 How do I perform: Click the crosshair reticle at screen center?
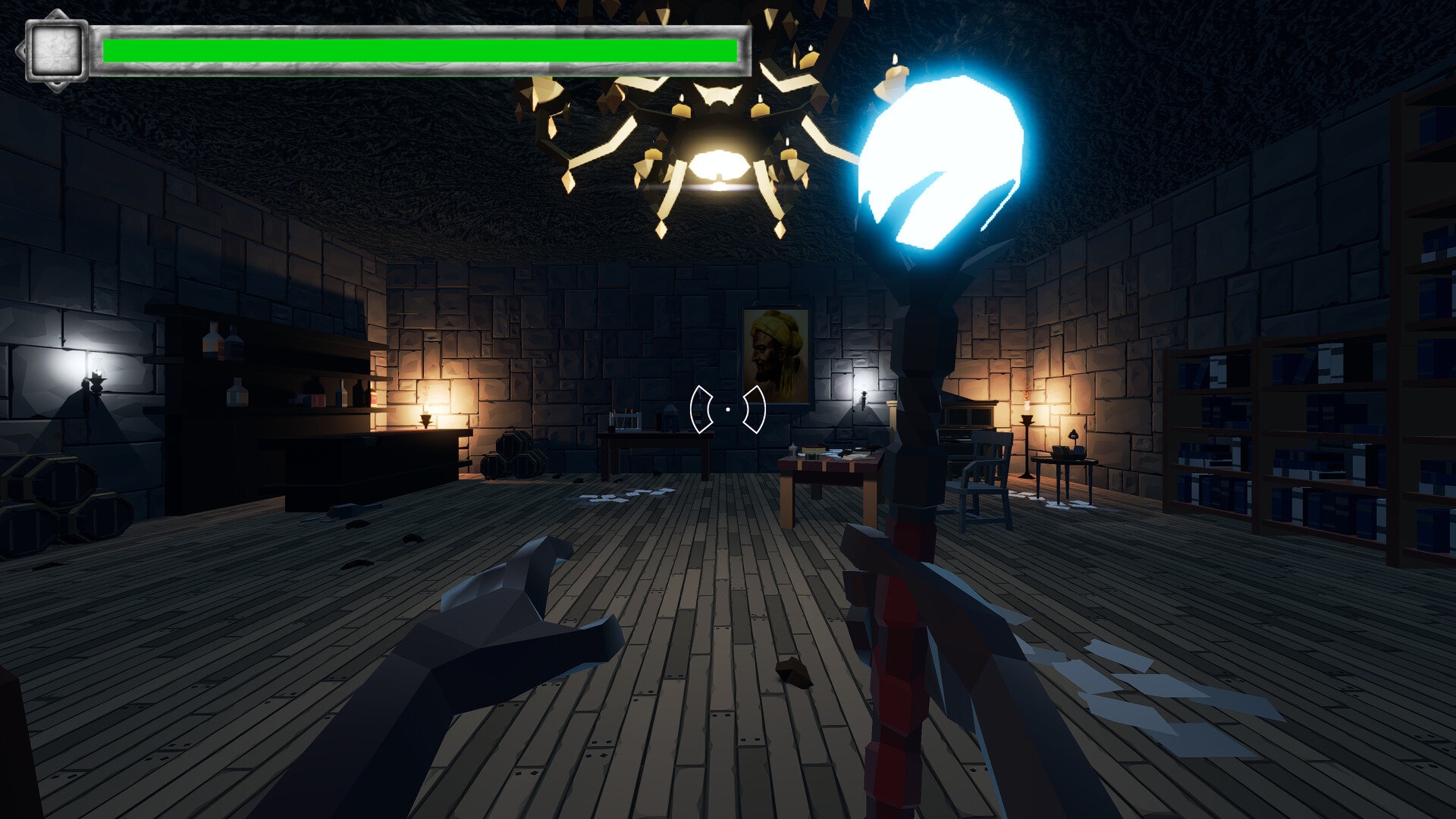click(x=726, y=409)
